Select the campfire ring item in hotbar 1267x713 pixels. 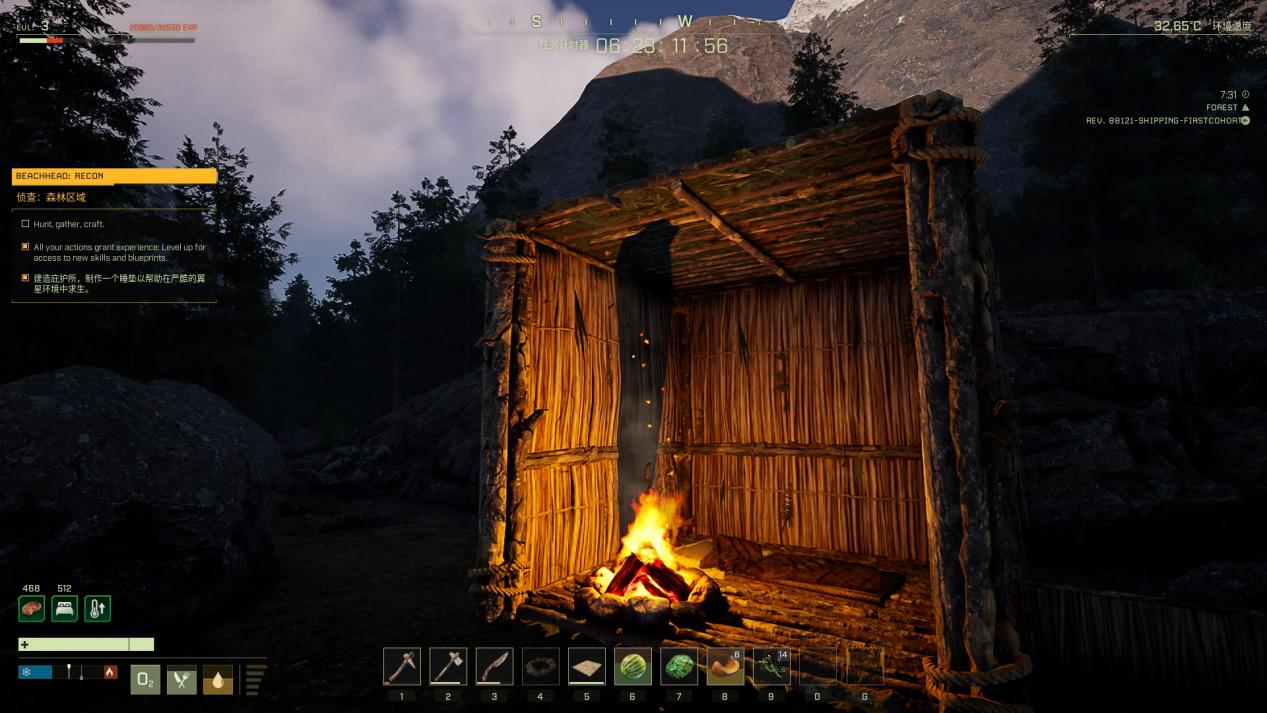tap(540, 666)
